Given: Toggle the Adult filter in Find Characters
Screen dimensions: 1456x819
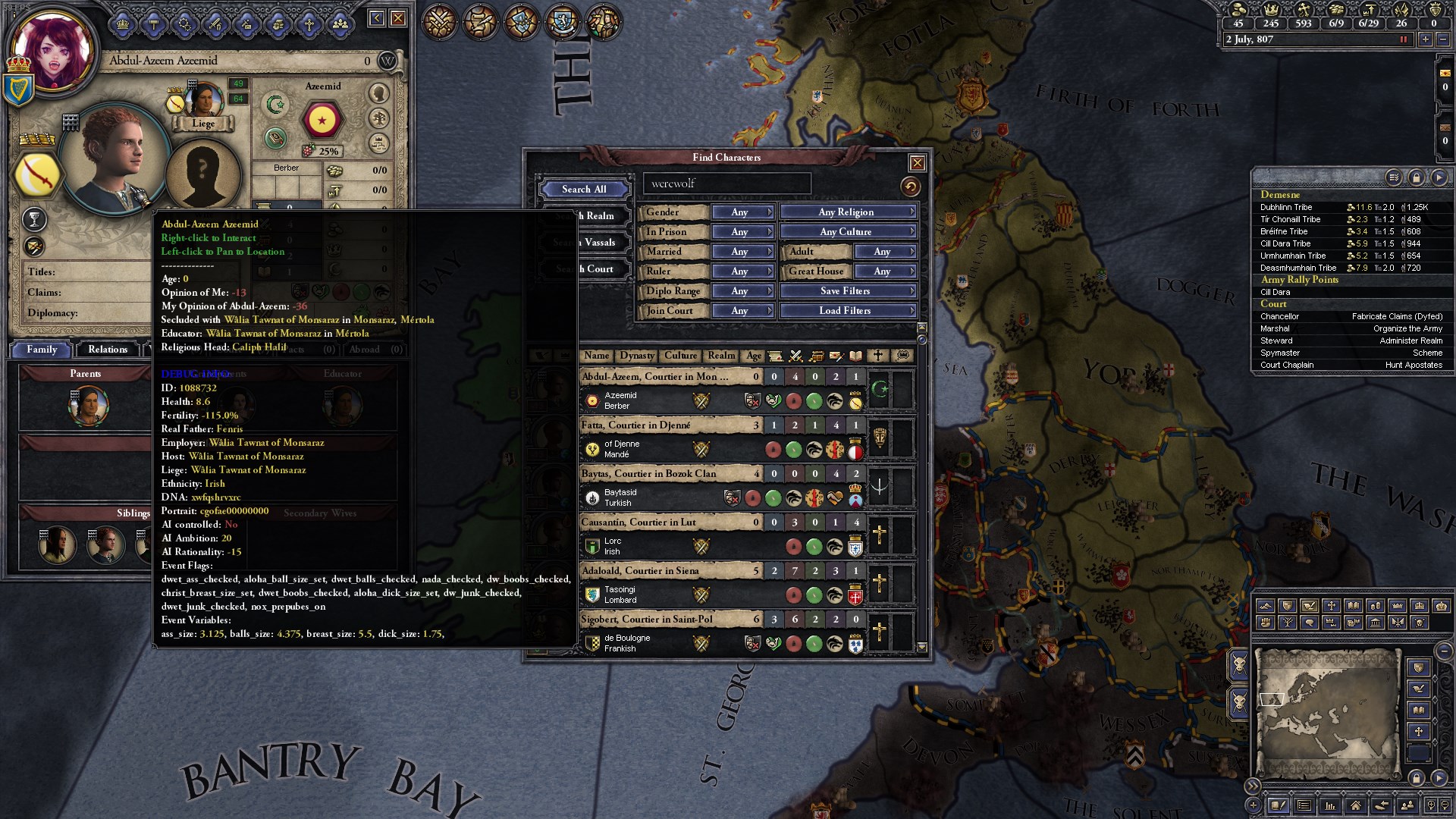Looking at the screenshot, I should 884,251.
